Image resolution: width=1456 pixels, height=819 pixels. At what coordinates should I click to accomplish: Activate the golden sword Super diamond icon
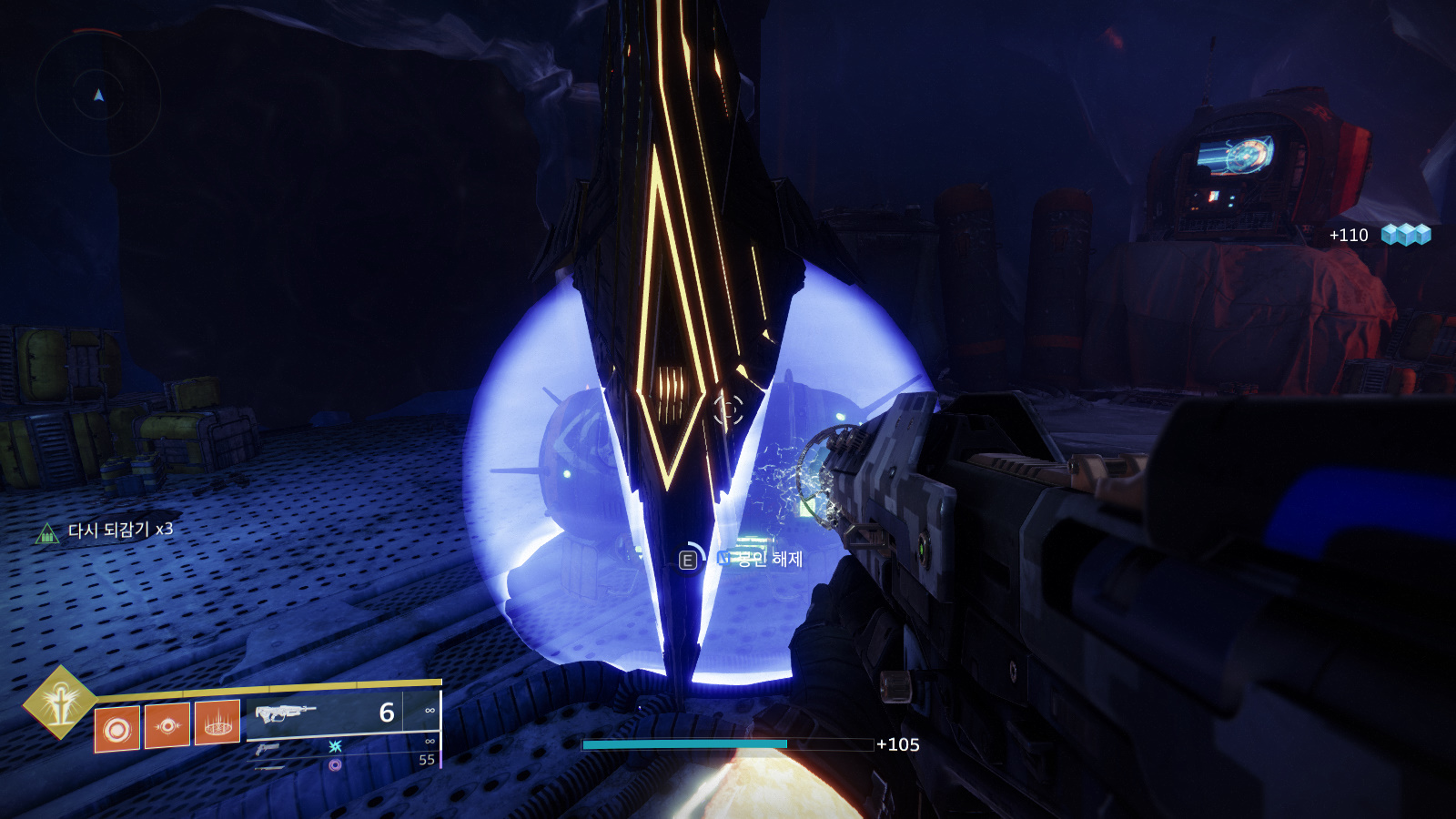[59, 702]
